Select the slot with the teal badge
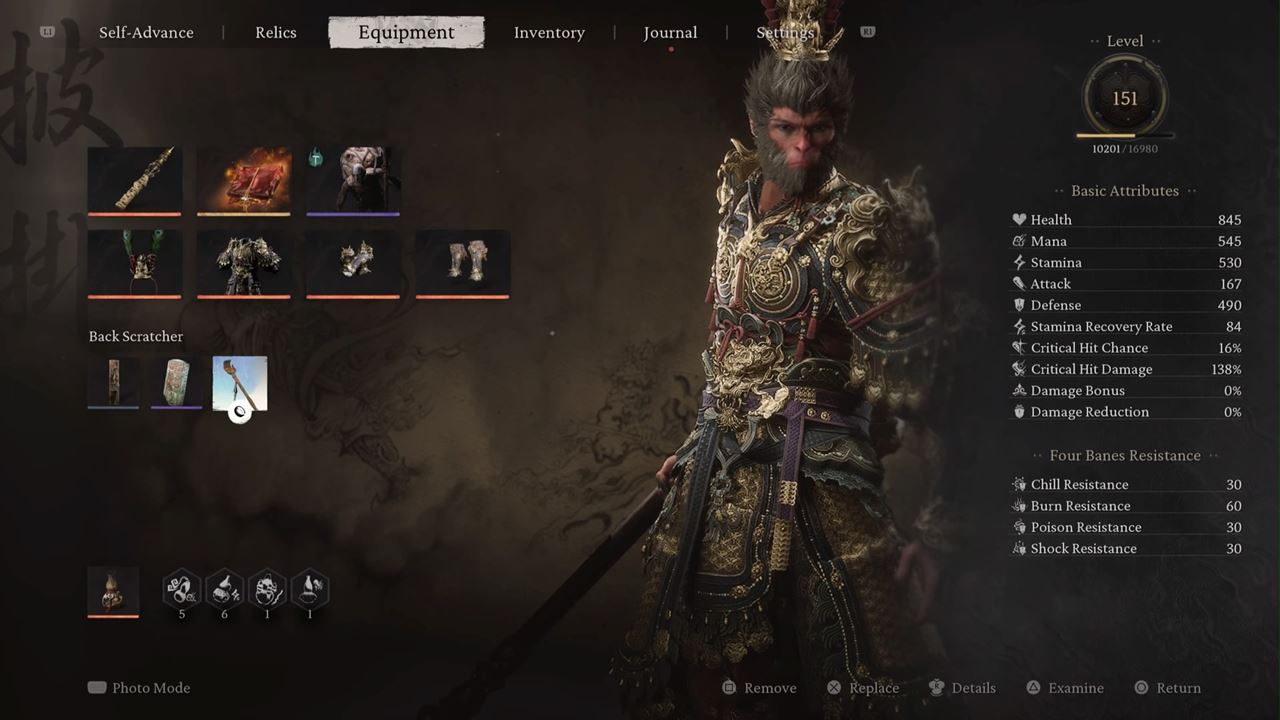 (x=353, y=180)
